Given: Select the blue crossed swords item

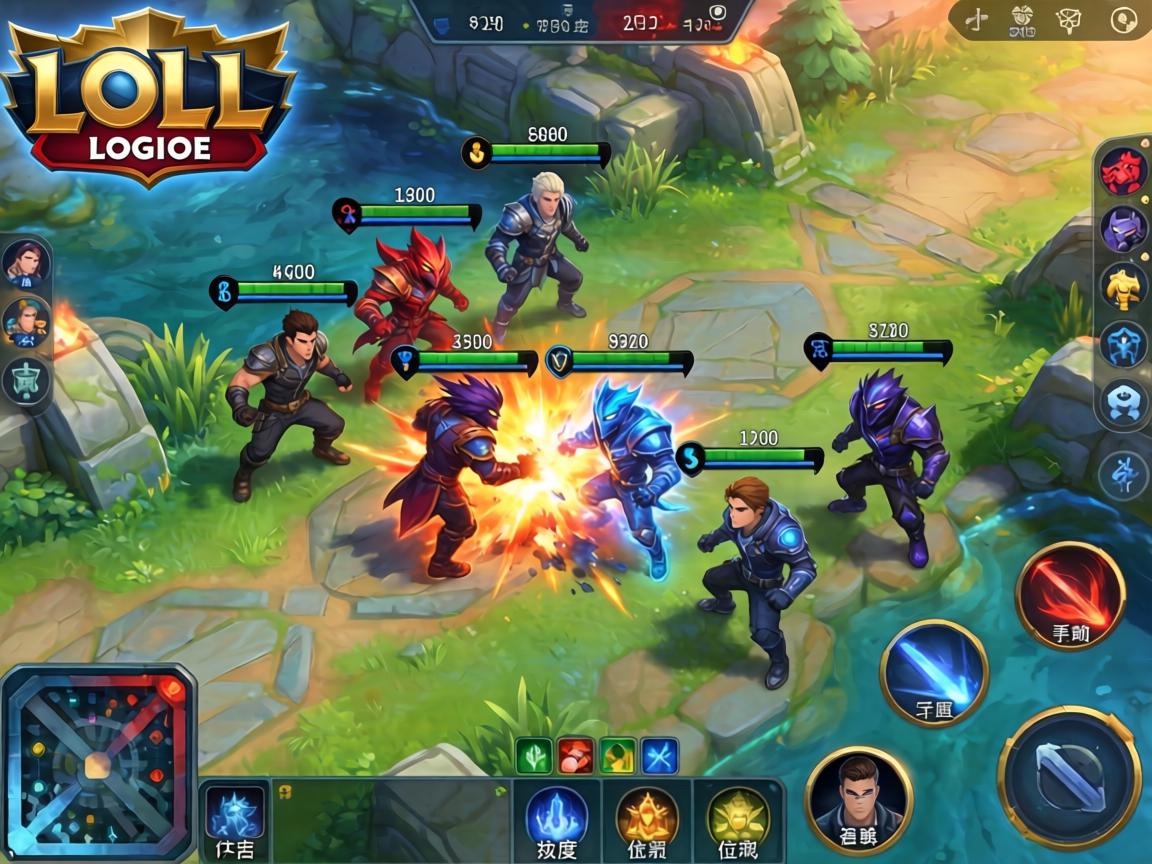Looking at the screenshot, I should (660, 755).
